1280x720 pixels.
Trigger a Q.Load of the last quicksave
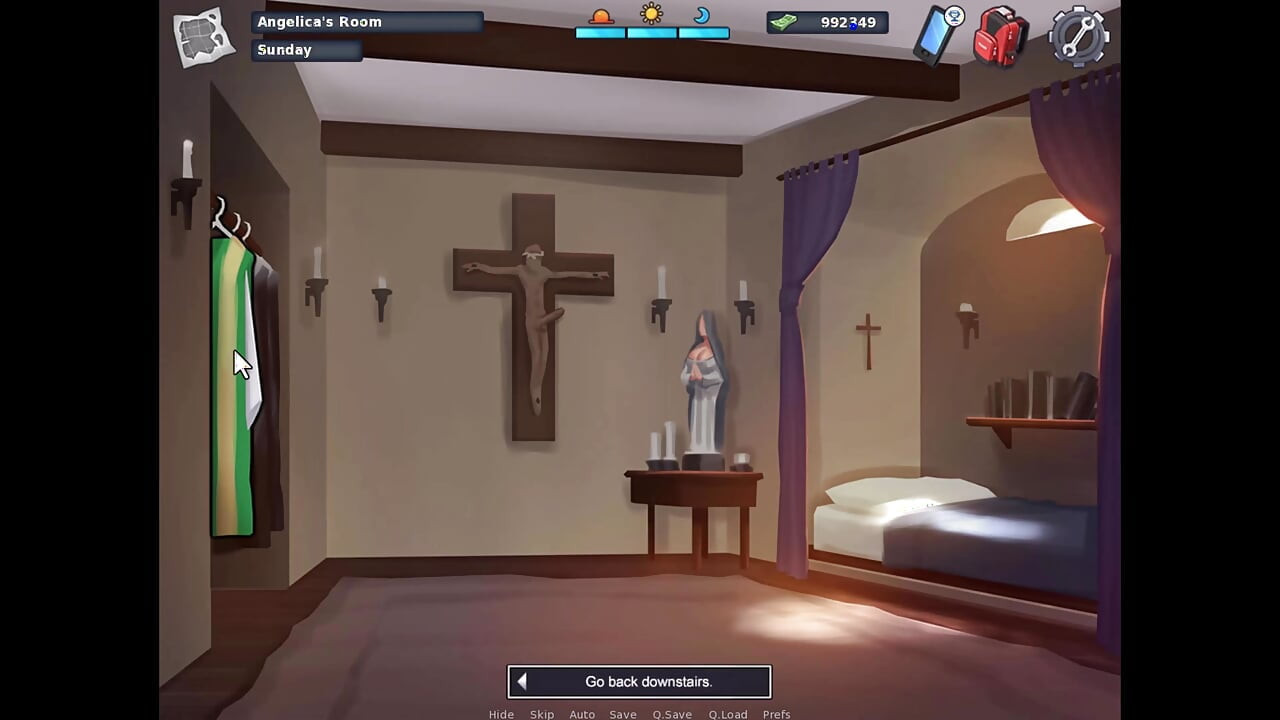click(728, 714)
